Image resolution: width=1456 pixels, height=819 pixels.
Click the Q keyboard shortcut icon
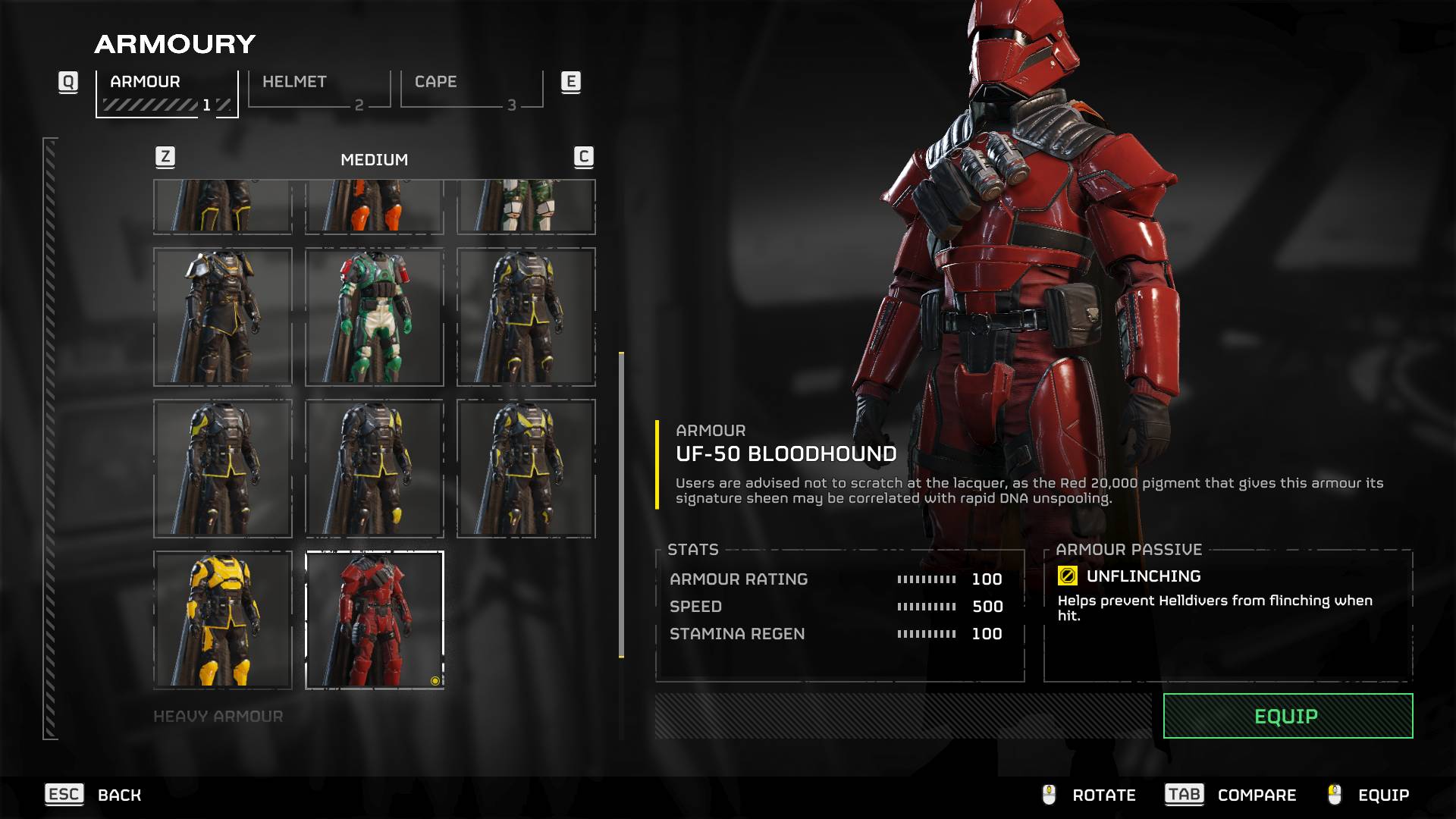pos(69,83)
